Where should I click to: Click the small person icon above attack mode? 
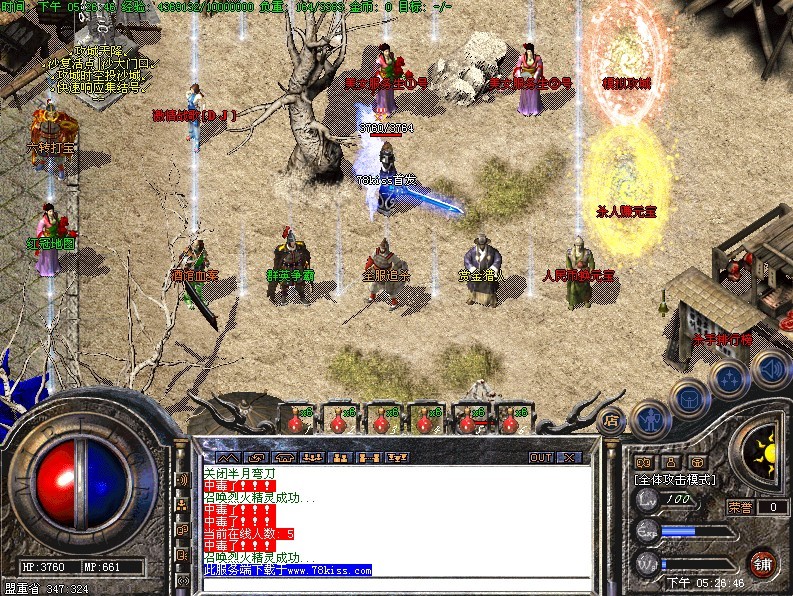(669, 463)
